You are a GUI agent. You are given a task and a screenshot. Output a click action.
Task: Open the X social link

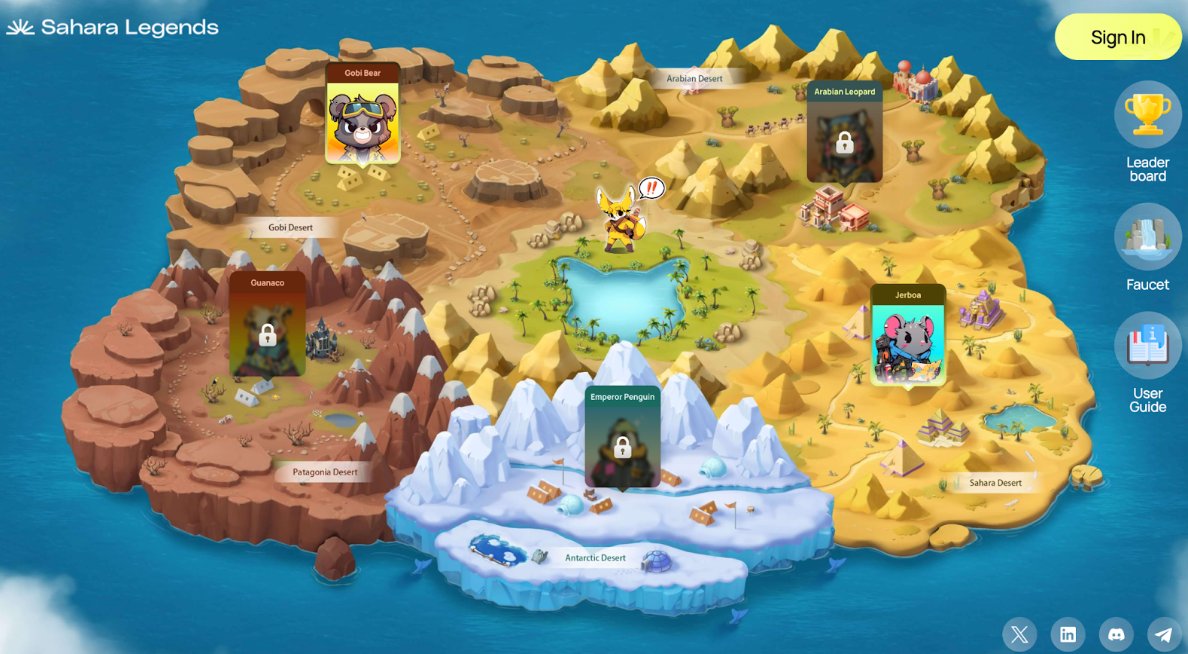tap(1019, 634)
